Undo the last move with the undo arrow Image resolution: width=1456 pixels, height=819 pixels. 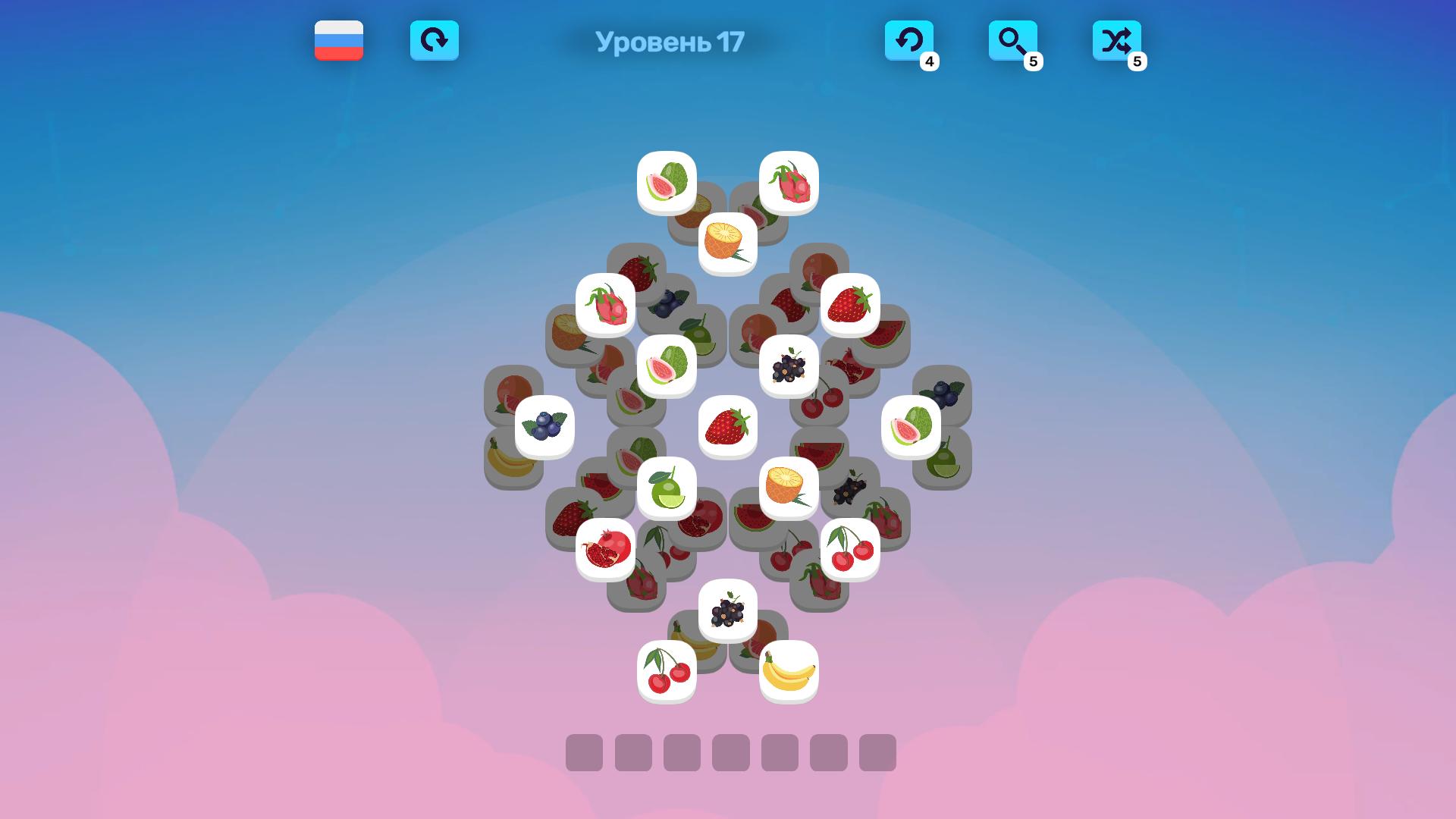point(911,42)
